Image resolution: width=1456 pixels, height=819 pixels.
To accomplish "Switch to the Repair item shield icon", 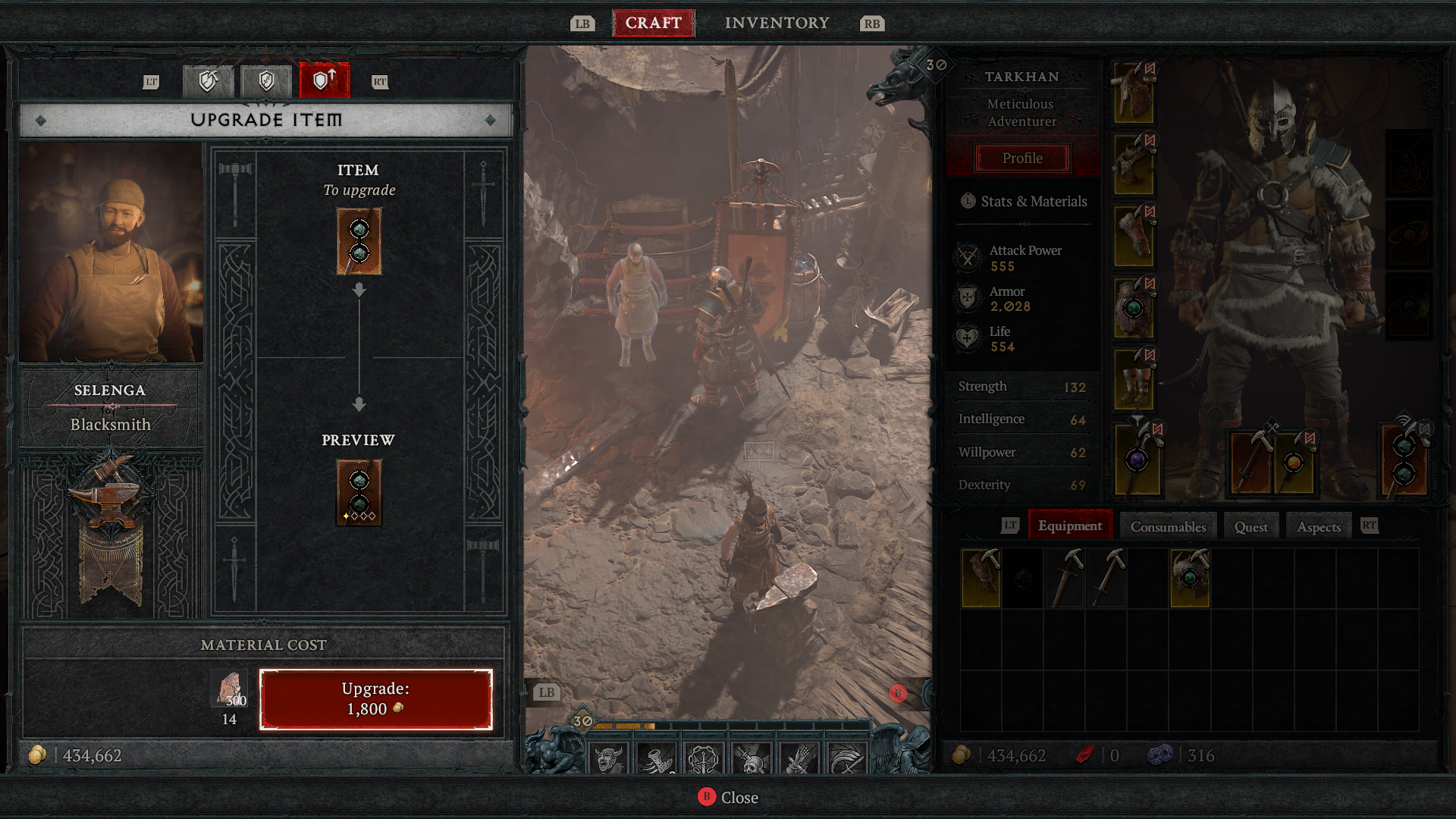I will click(265, 81).
